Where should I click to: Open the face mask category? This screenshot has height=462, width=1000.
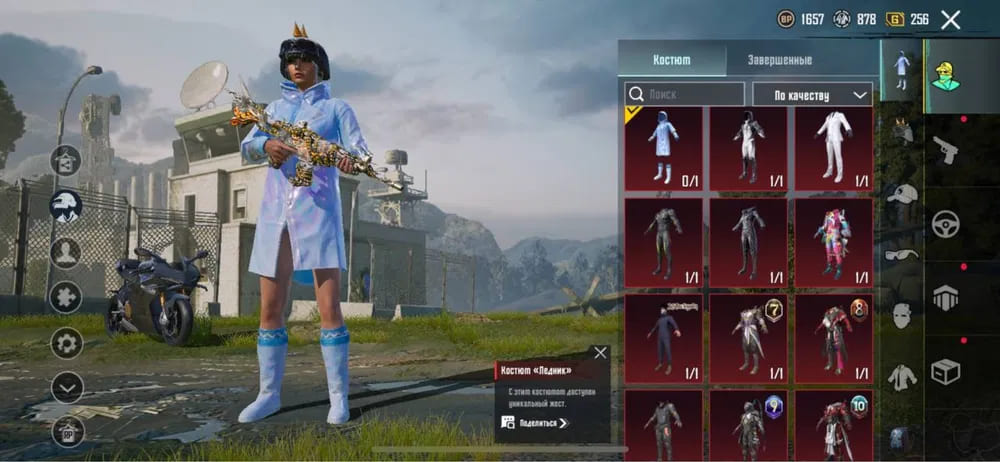coord(902,315)
